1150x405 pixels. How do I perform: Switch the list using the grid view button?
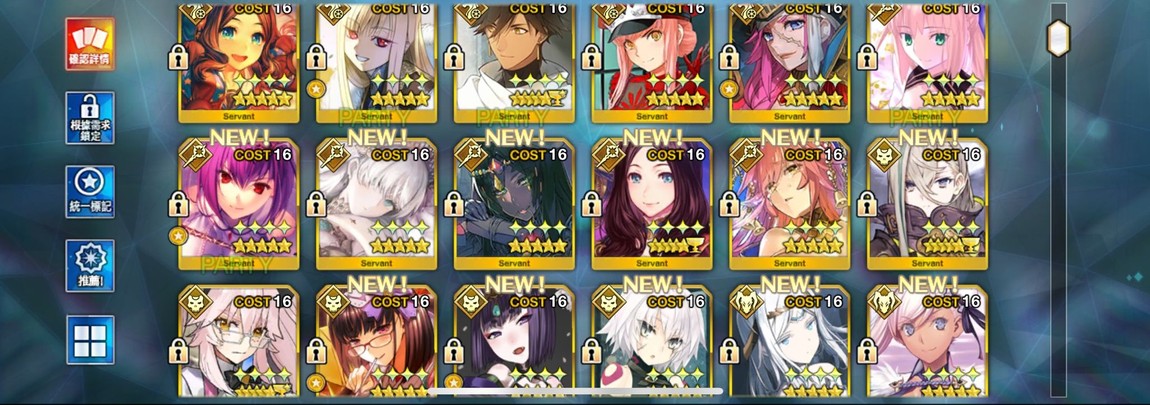tap(90, 340)
